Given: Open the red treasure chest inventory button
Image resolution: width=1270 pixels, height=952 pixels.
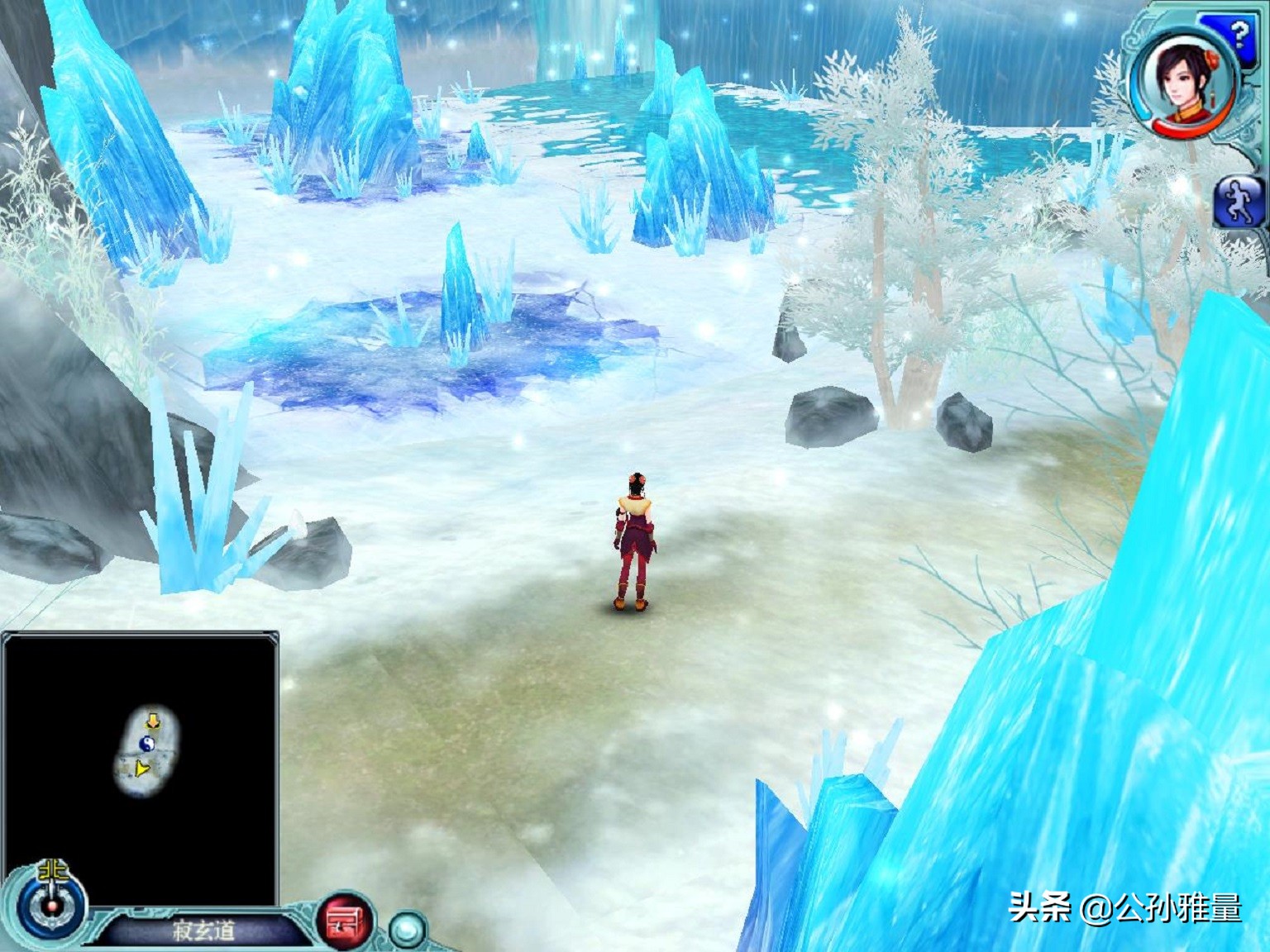Looking at the screenshot, I should coord(343,920).
